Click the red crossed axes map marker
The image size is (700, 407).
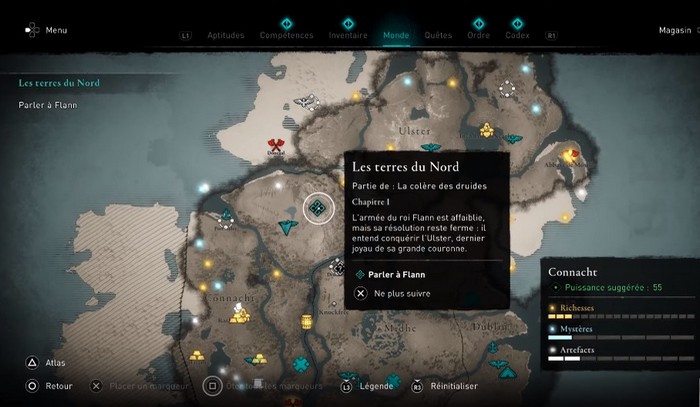pos(276,146)
